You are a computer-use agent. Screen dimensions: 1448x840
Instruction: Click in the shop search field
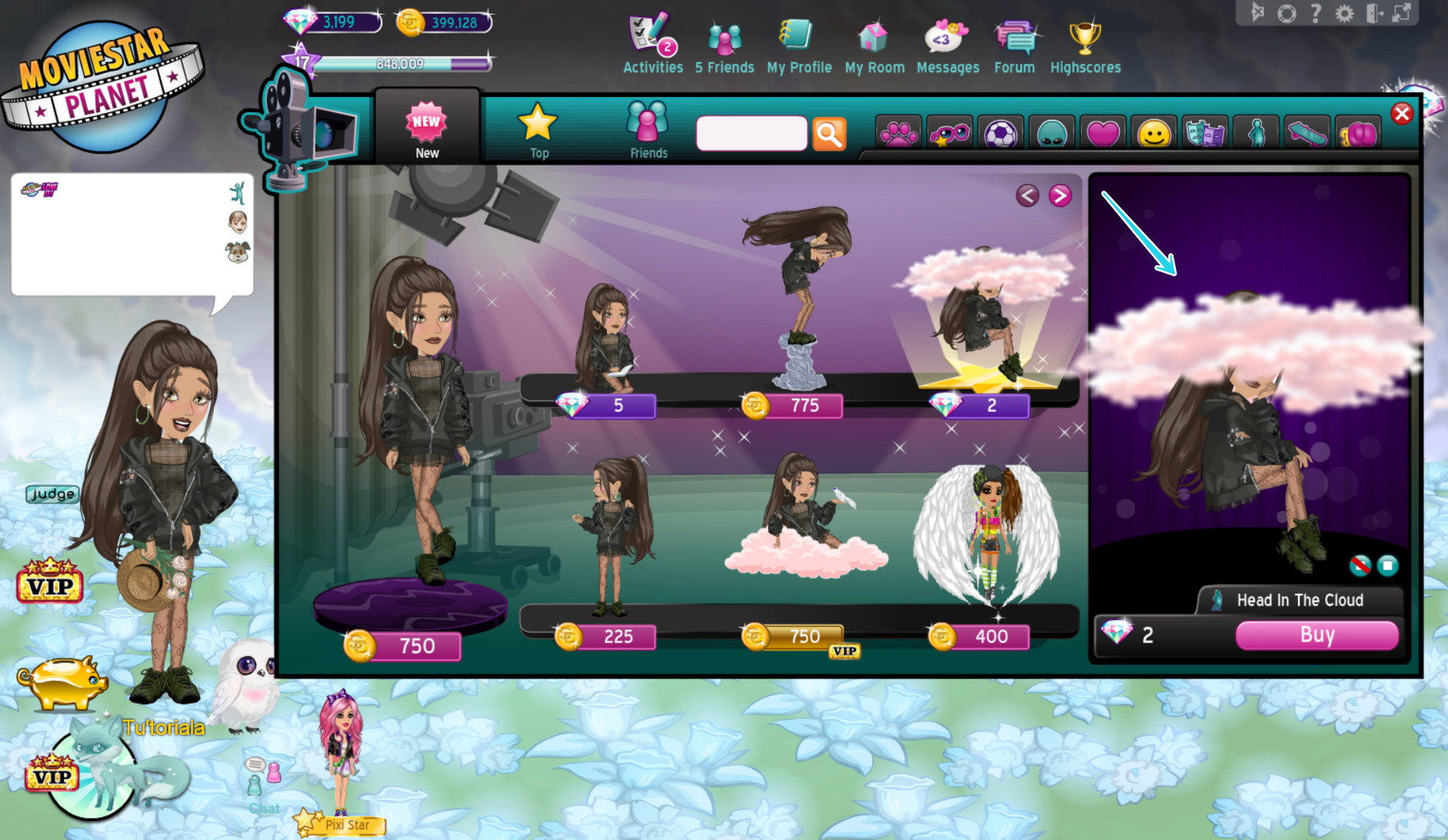click(x=751, y=133)
